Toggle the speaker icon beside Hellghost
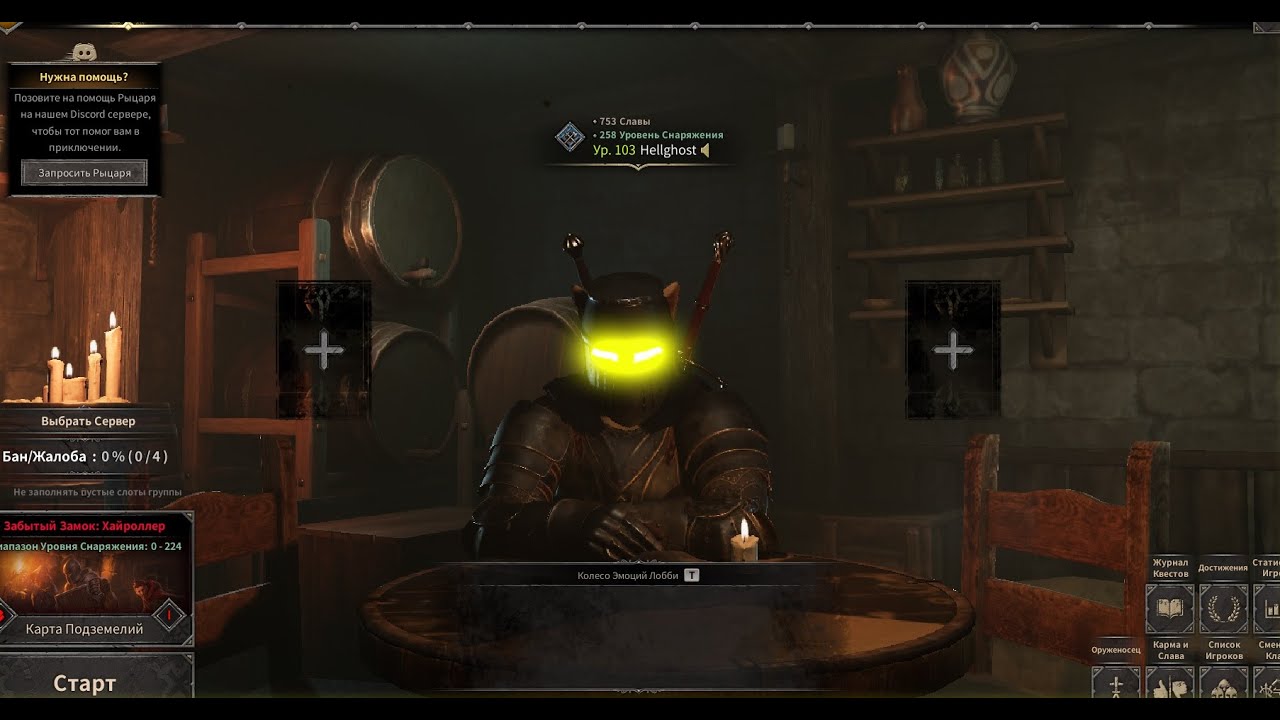Screen dimensions: 1280x720 click(x=705, y=150)
